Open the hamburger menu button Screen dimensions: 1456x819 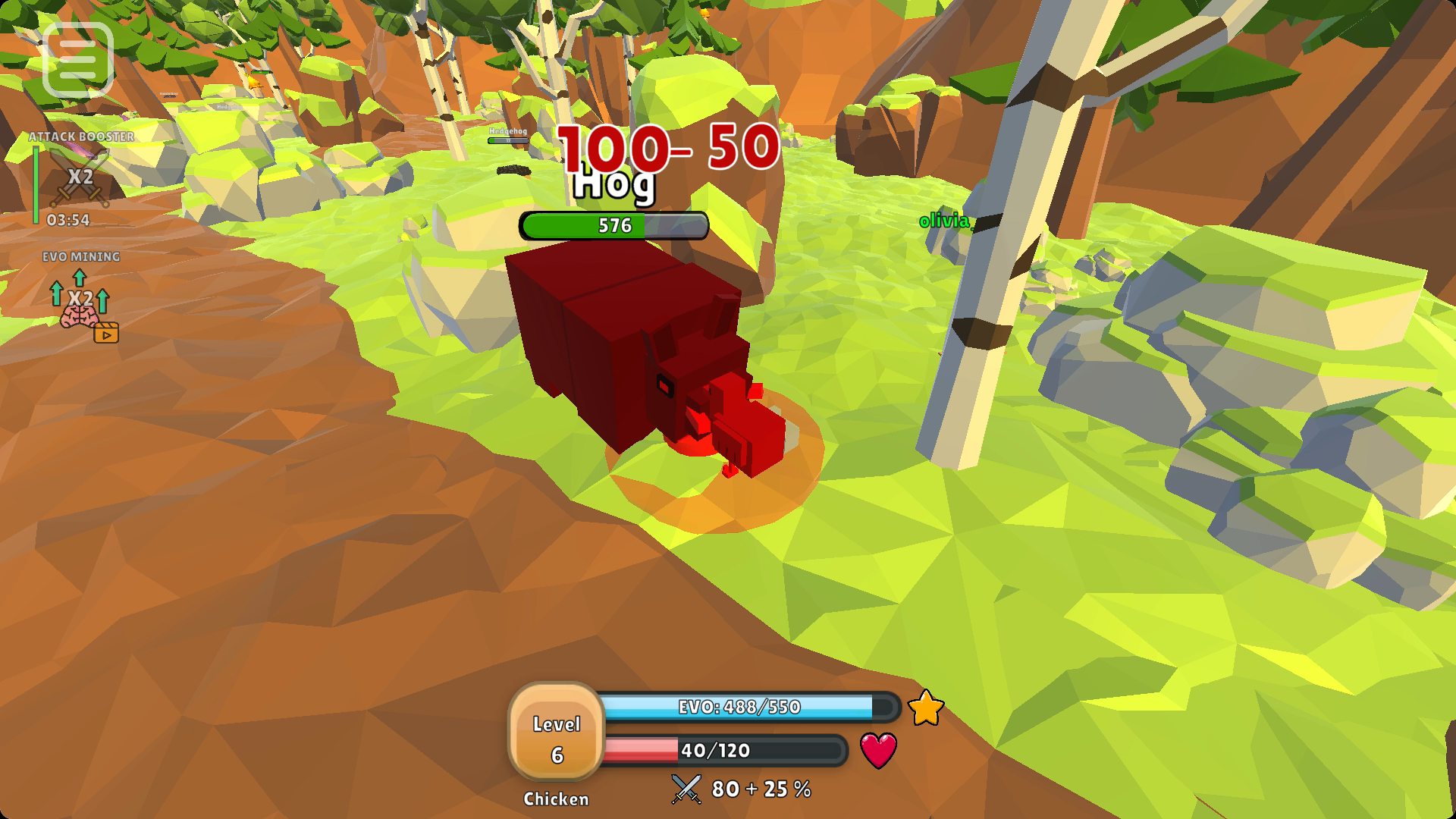tap(78, 60)
